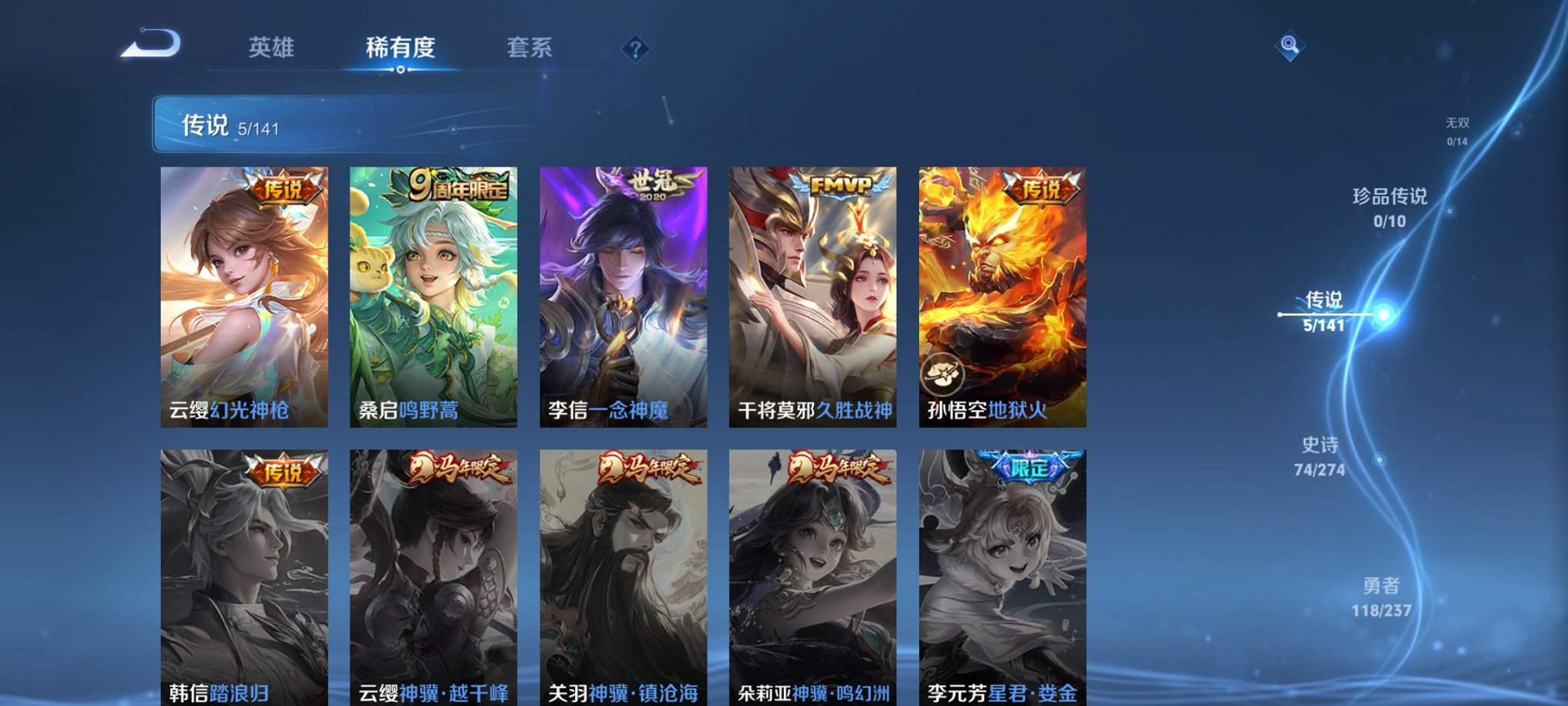
Task: Click the 9周年限定 badge on 桑启's skin
Action: (x=457, y=188)
